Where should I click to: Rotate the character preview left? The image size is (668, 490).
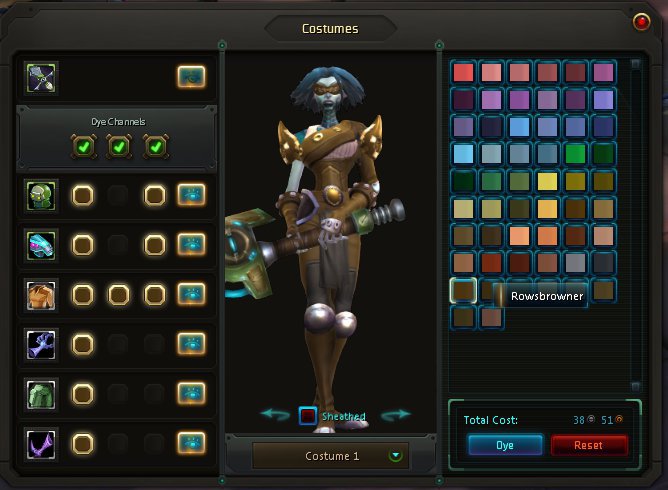coord(275,415)
